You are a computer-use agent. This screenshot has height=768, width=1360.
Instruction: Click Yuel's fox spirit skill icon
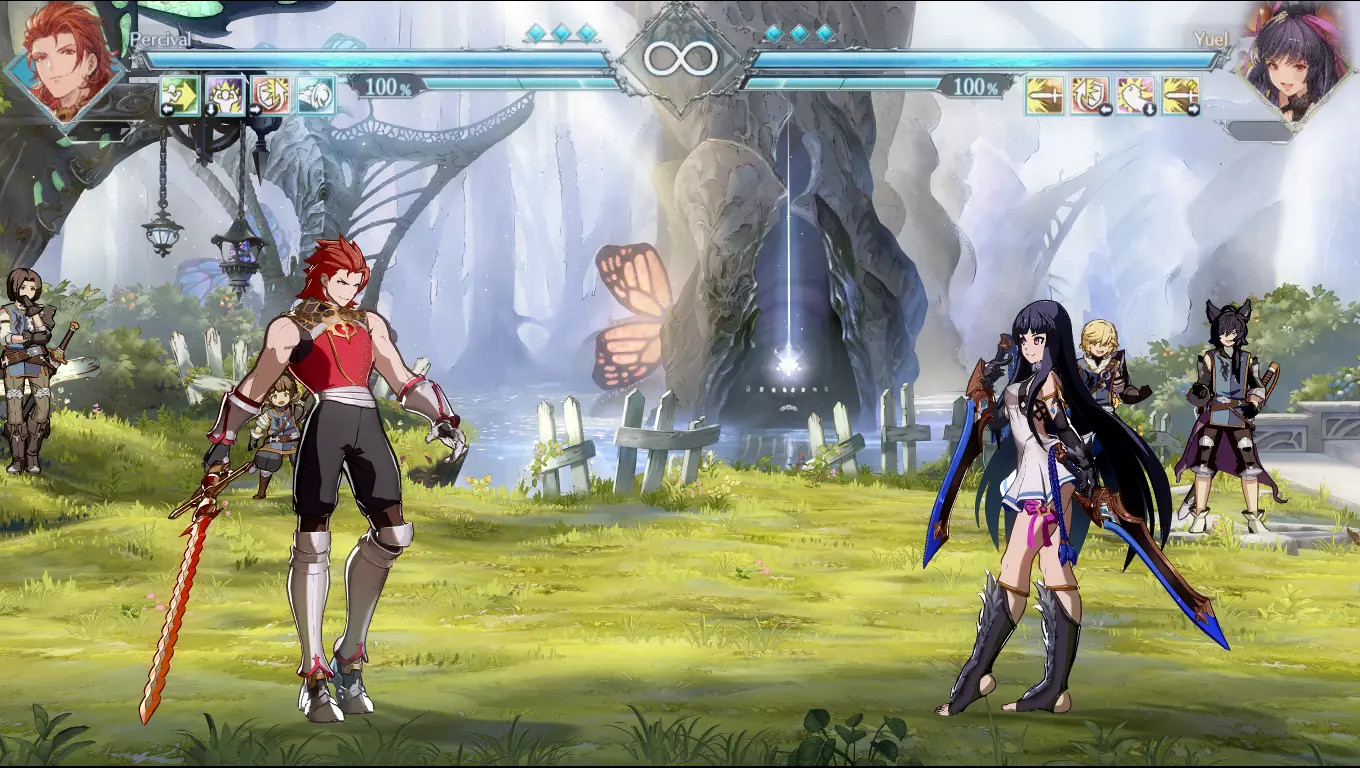click(x=1134, y=95)
